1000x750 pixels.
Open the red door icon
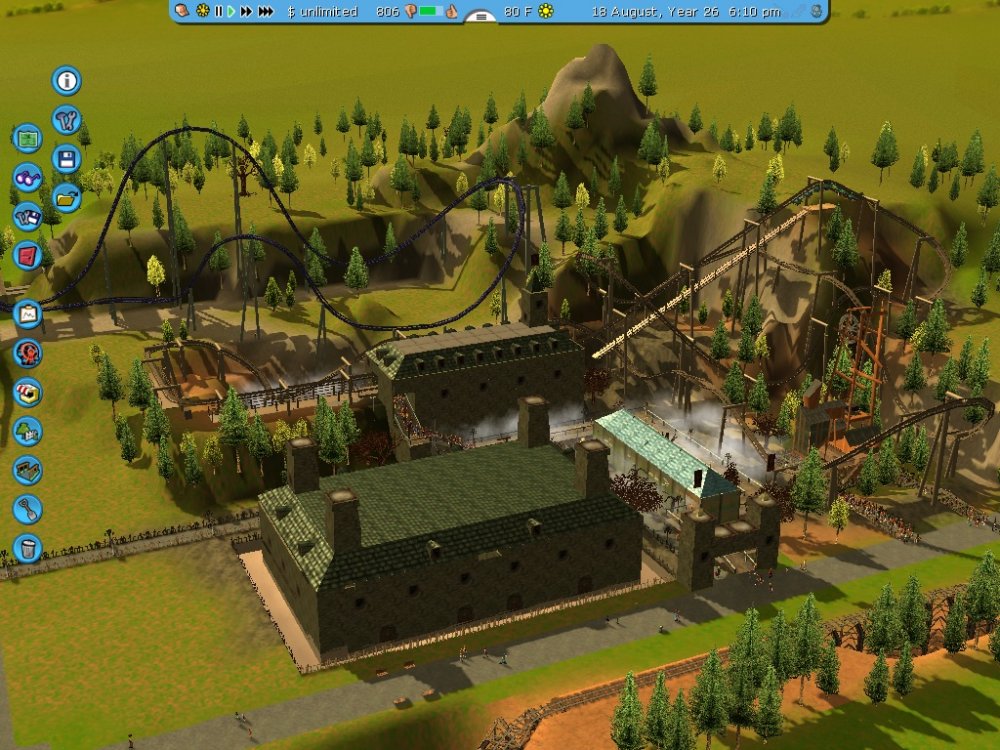[x=27, y=255]
